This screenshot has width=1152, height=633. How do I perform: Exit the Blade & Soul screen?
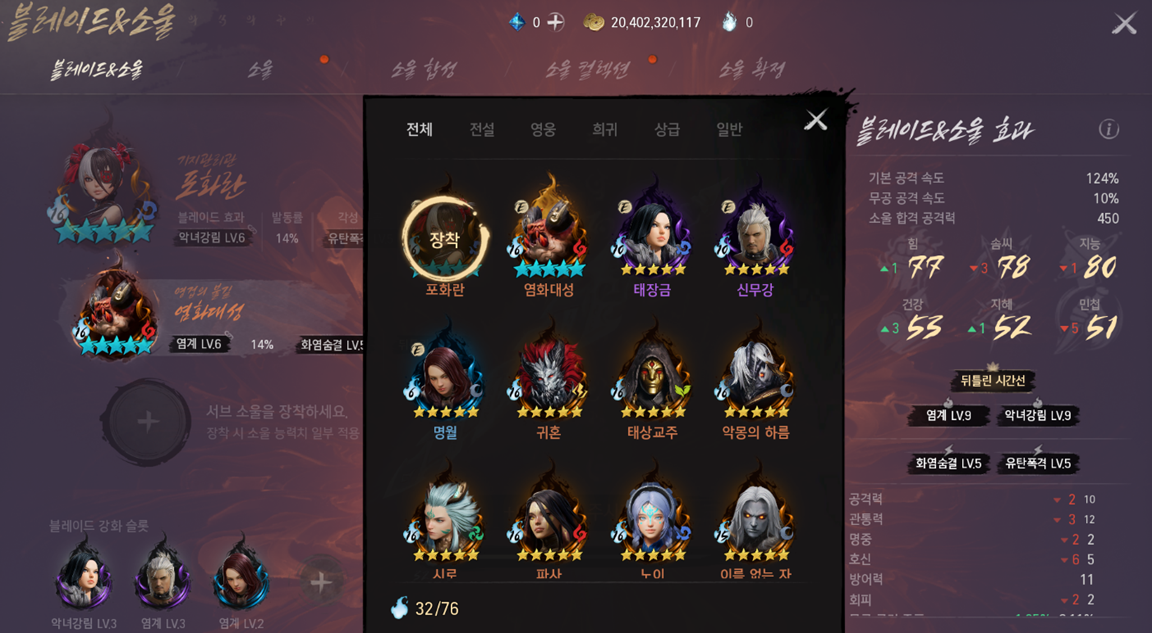pos(1125,23)
